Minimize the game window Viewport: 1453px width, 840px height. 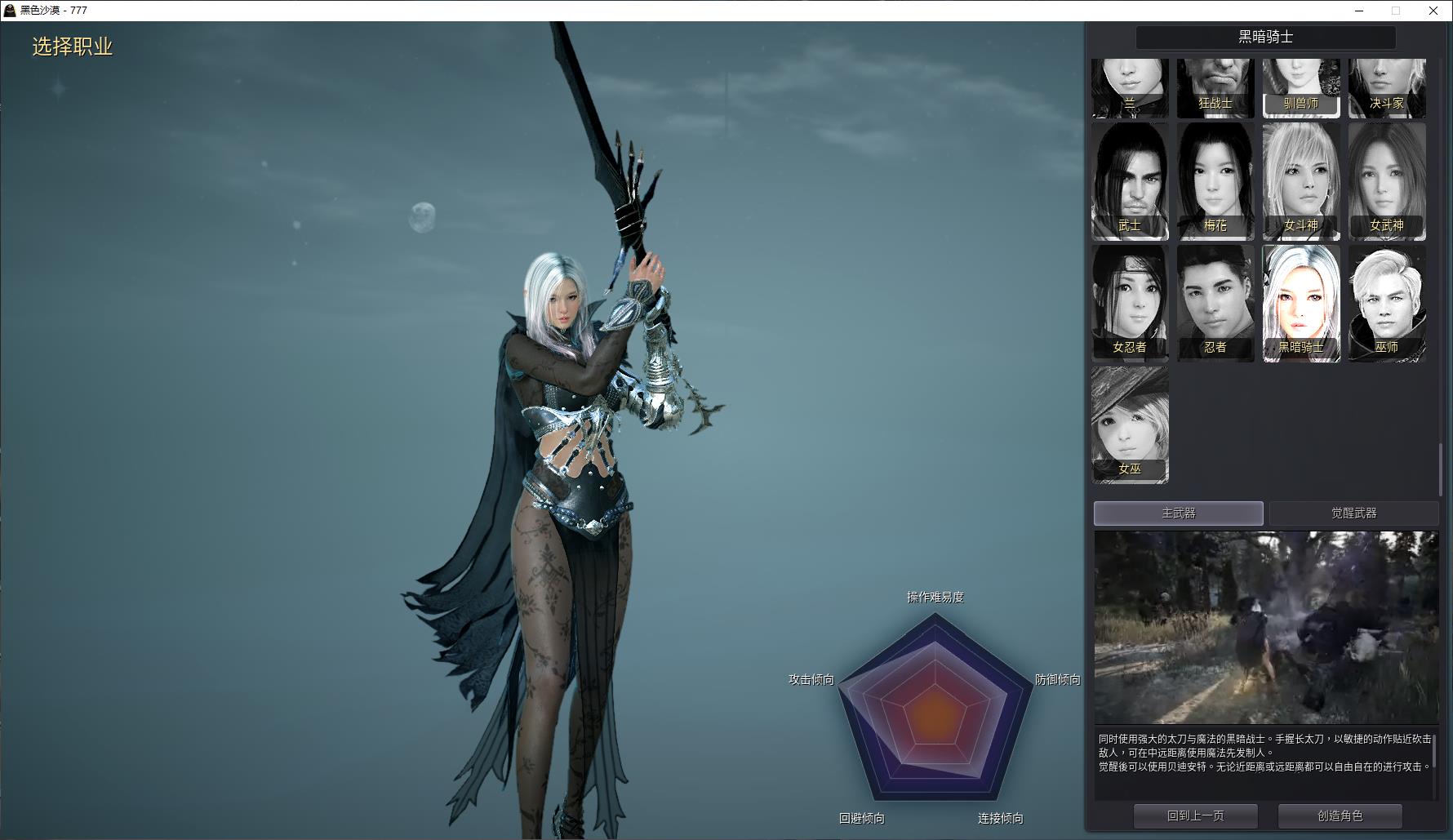(x=1359, y=11)
